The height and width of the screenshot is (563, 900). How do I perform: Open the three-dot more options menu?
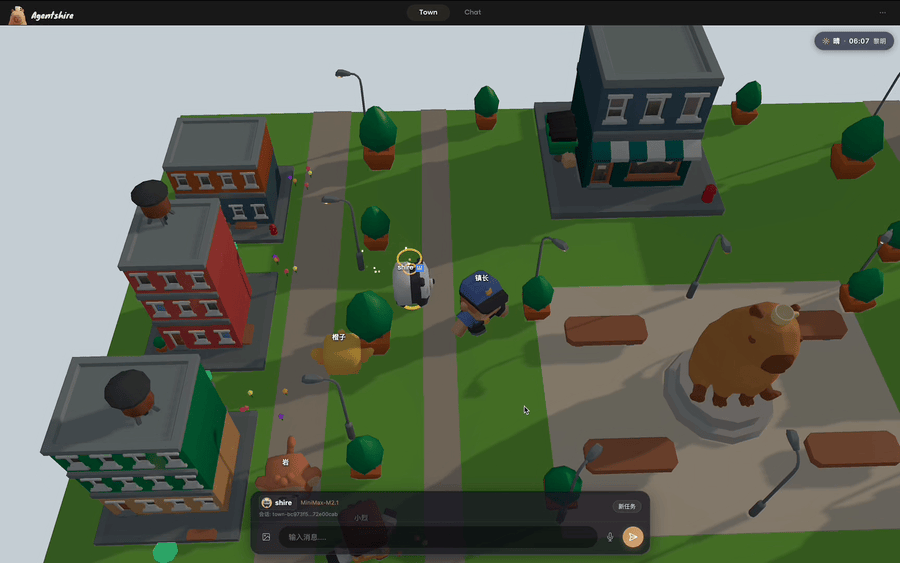882,12
